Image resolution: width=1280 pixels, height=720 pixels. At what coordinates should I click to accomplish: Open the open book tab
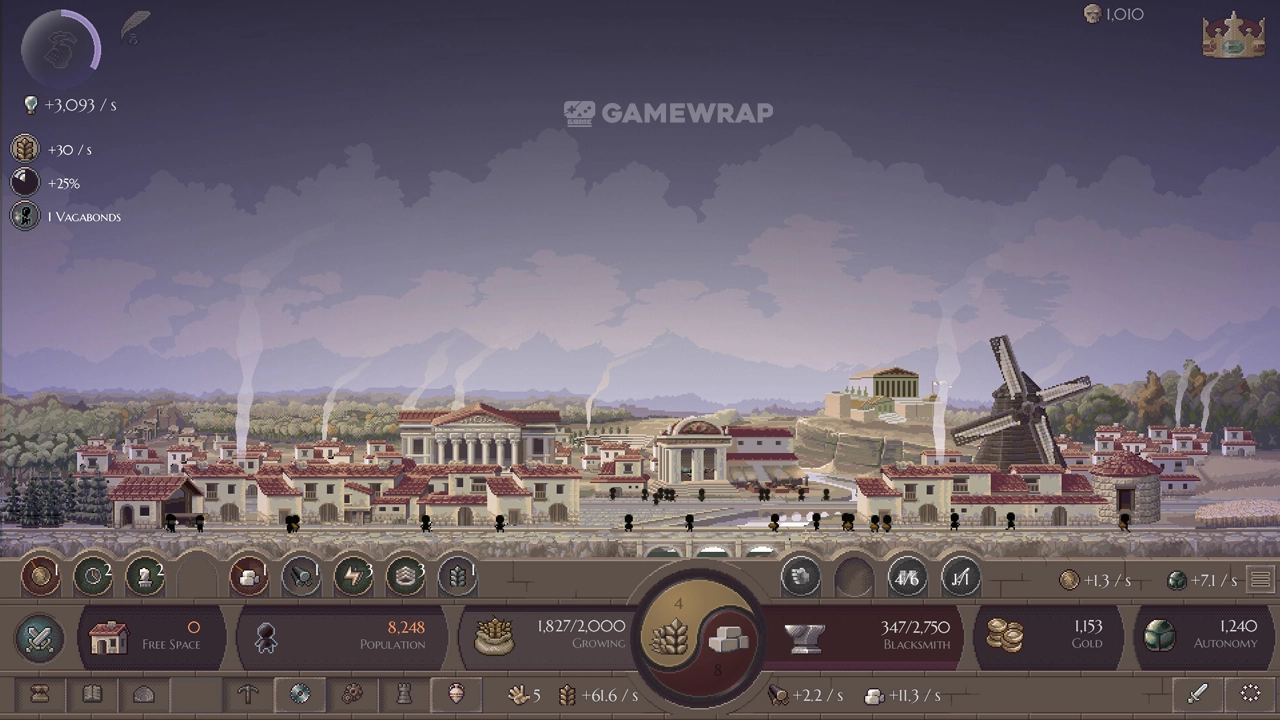pyautogui.click(x=92, y=694)
